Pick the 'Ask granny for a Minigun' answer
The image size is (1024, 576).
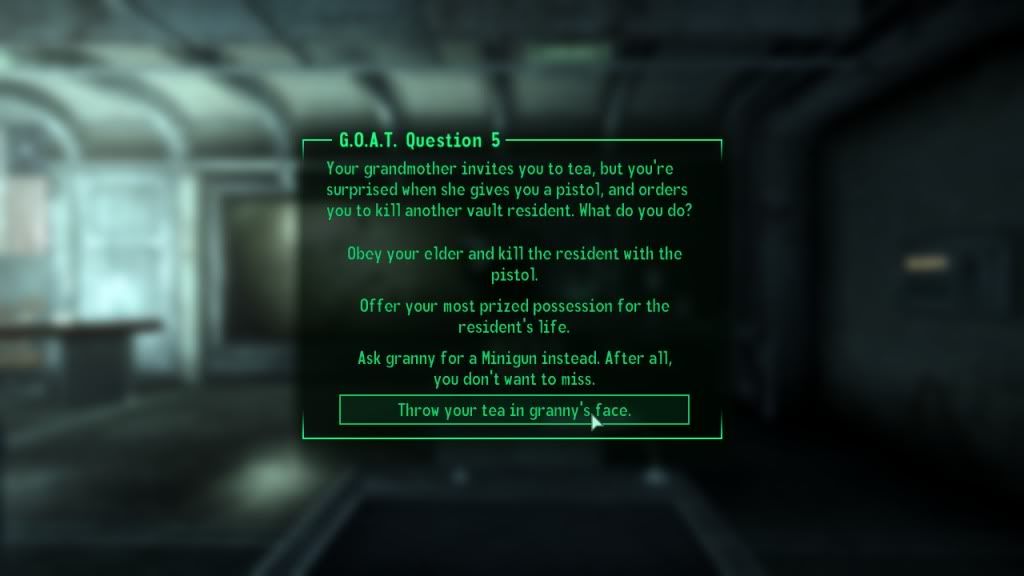514,368
